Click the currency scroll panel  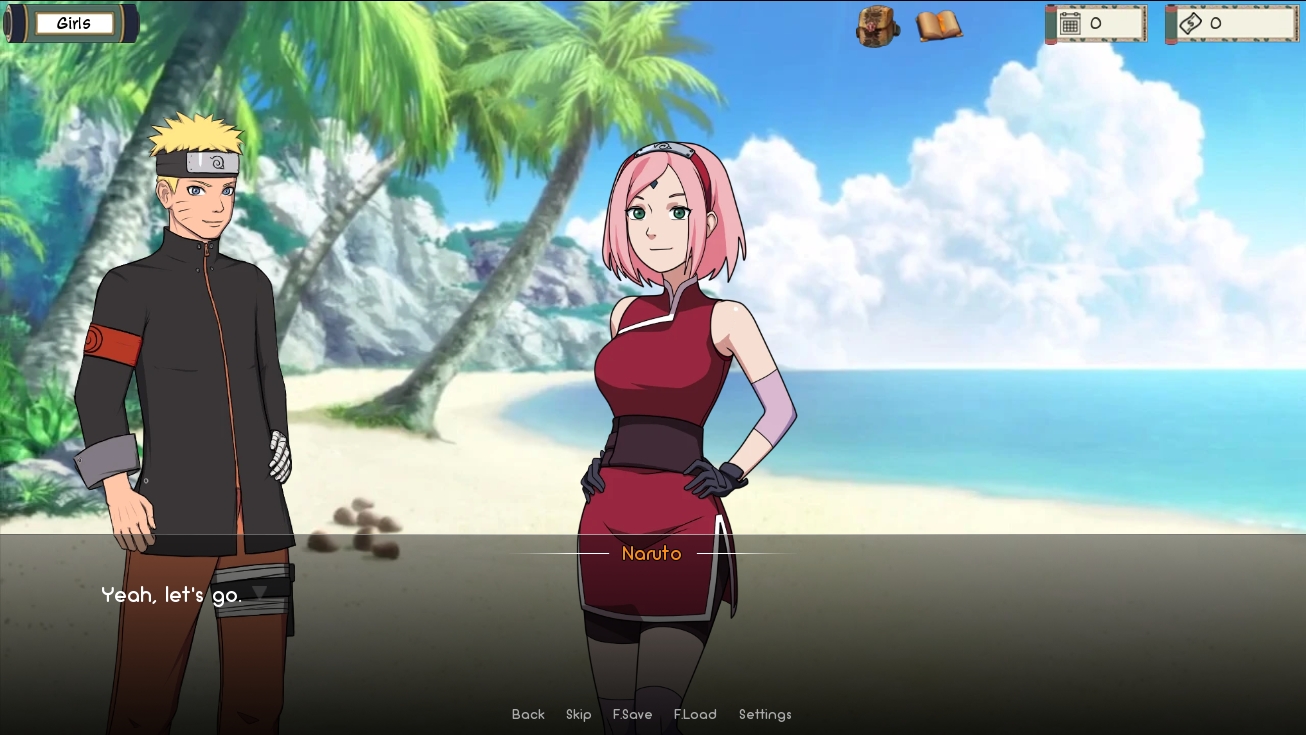tap(1231, 21)
